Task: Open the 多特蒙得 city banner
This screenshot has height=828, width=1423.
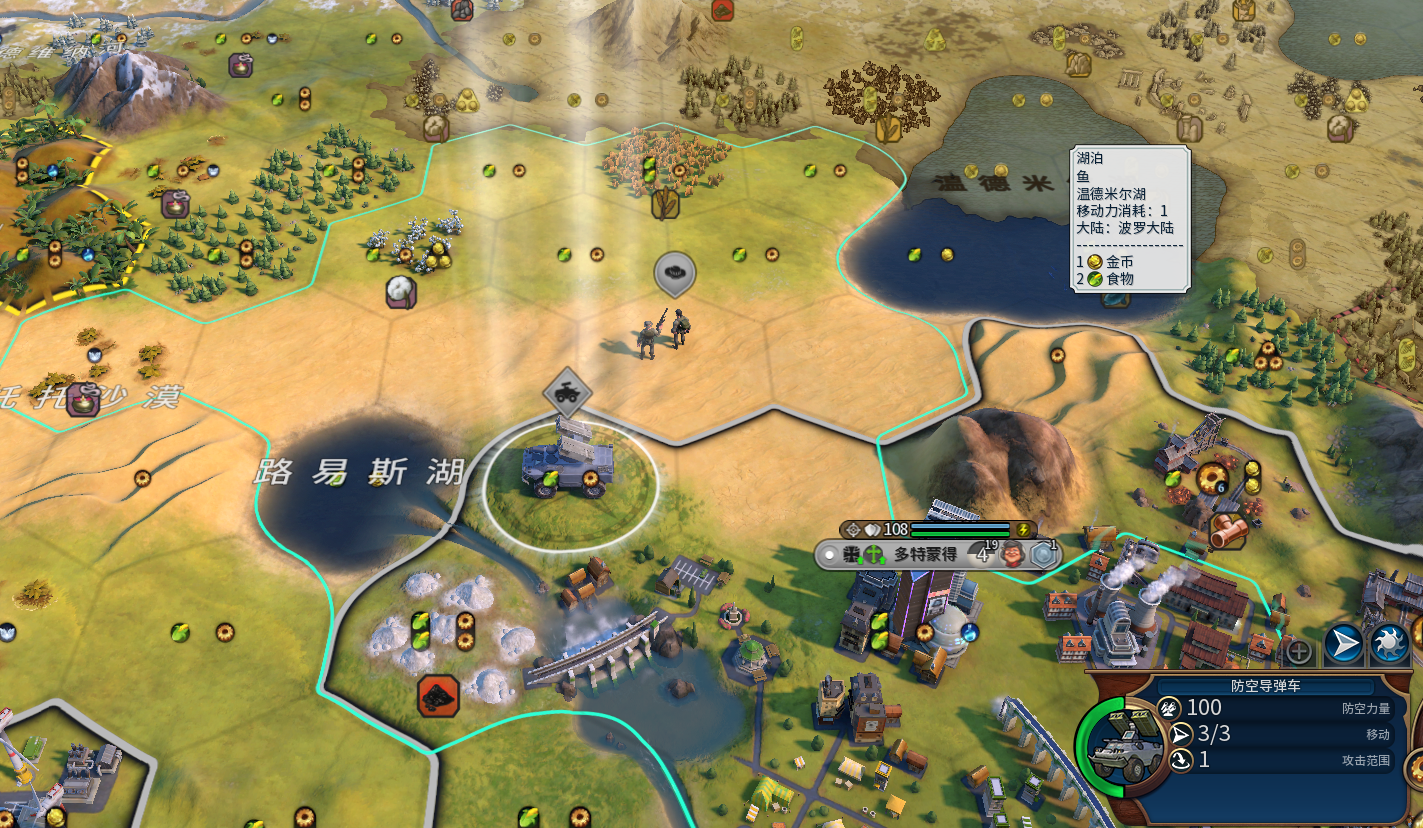Action: pos(925,554)
